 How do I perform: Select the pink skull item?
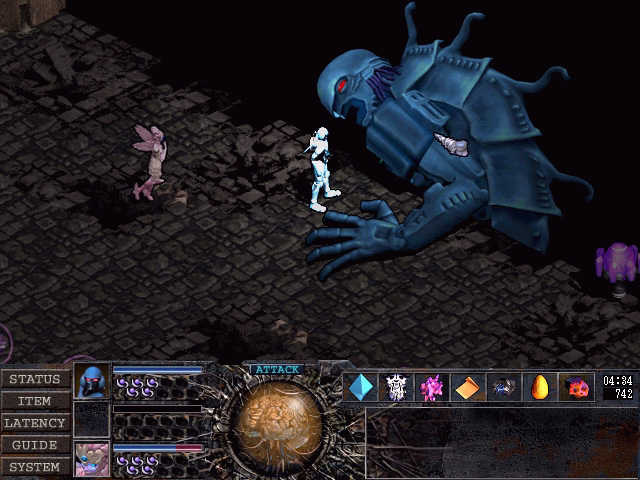(x=576, y=387)
